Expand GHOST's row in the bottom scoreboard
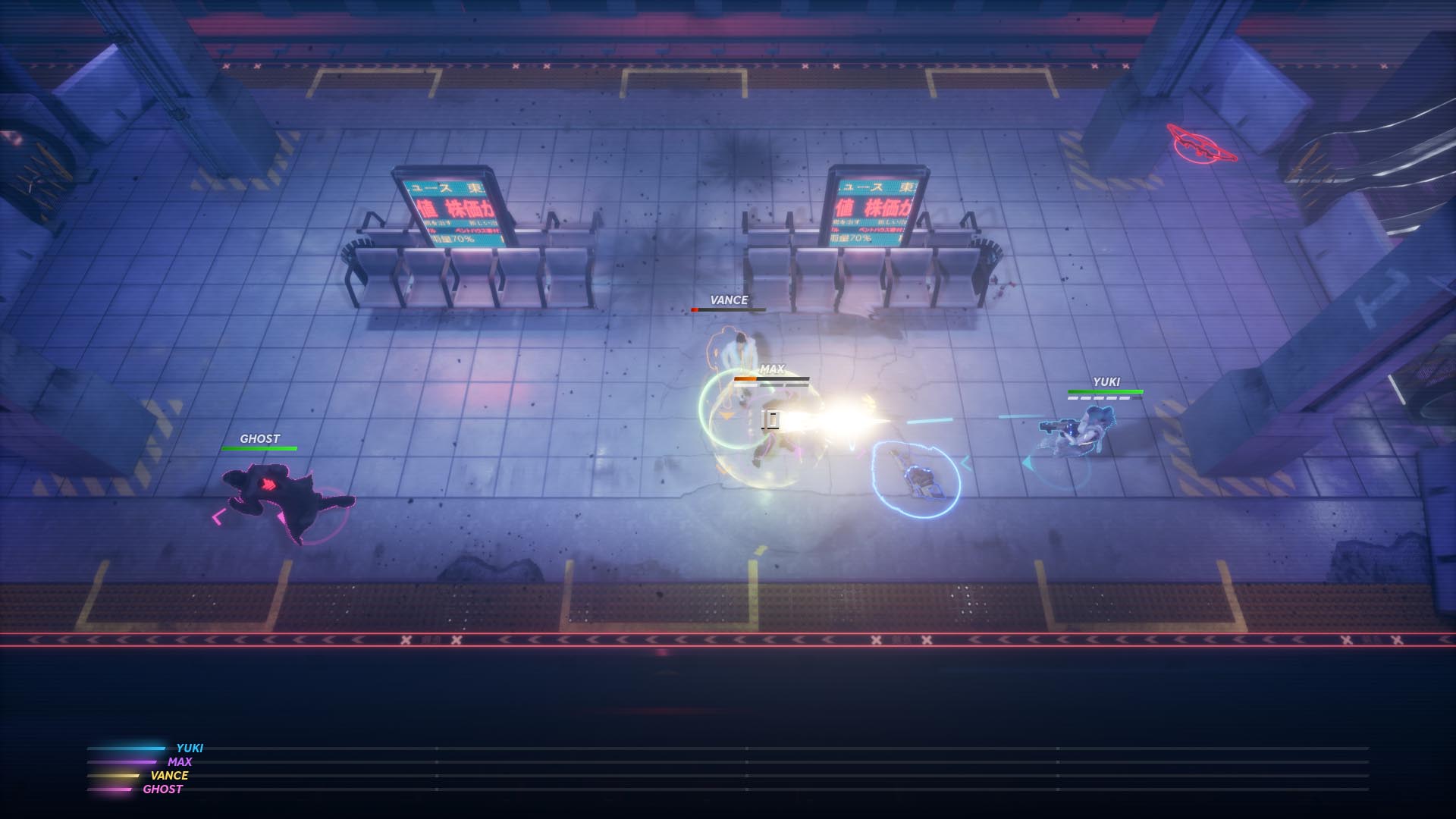 click(162, 789)
